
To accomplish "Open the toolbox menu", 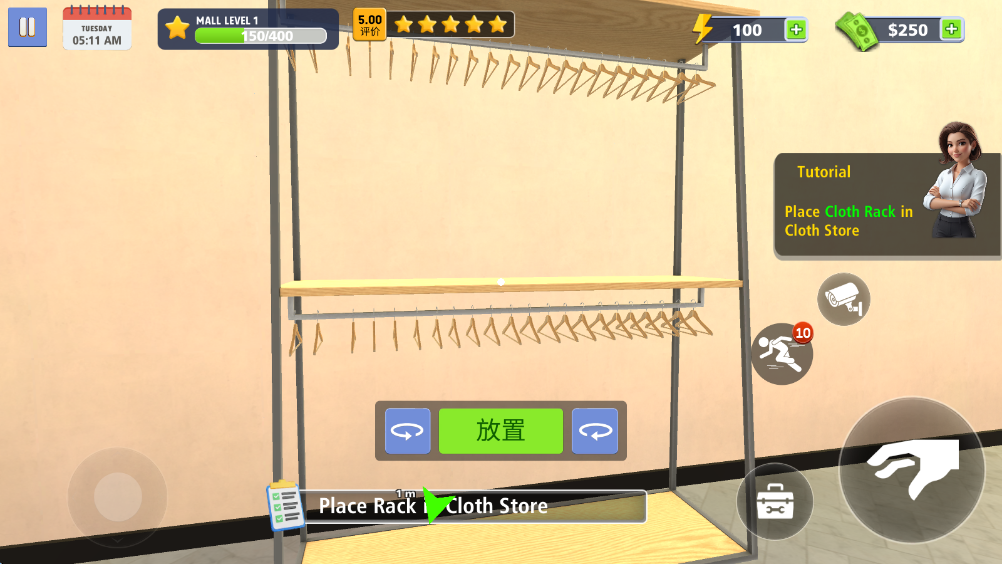I will click(774, 502).
